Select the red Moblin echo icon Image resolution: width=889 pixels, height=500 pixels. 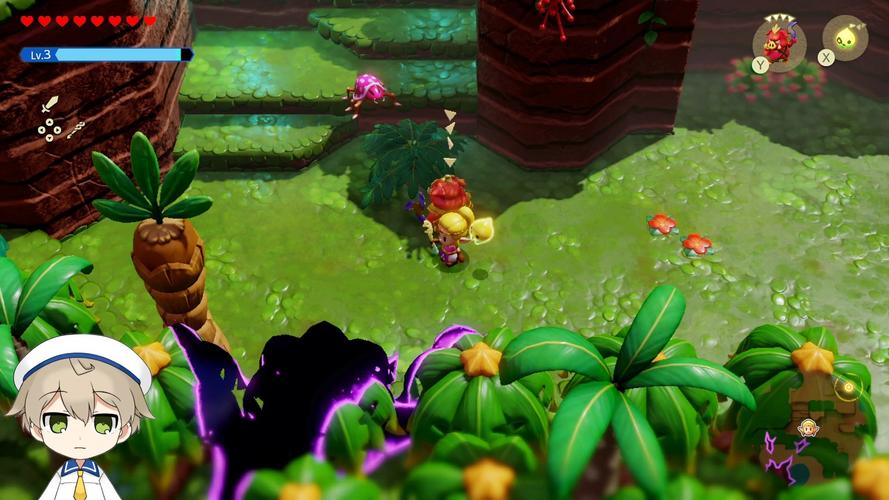tap(778, 41)
